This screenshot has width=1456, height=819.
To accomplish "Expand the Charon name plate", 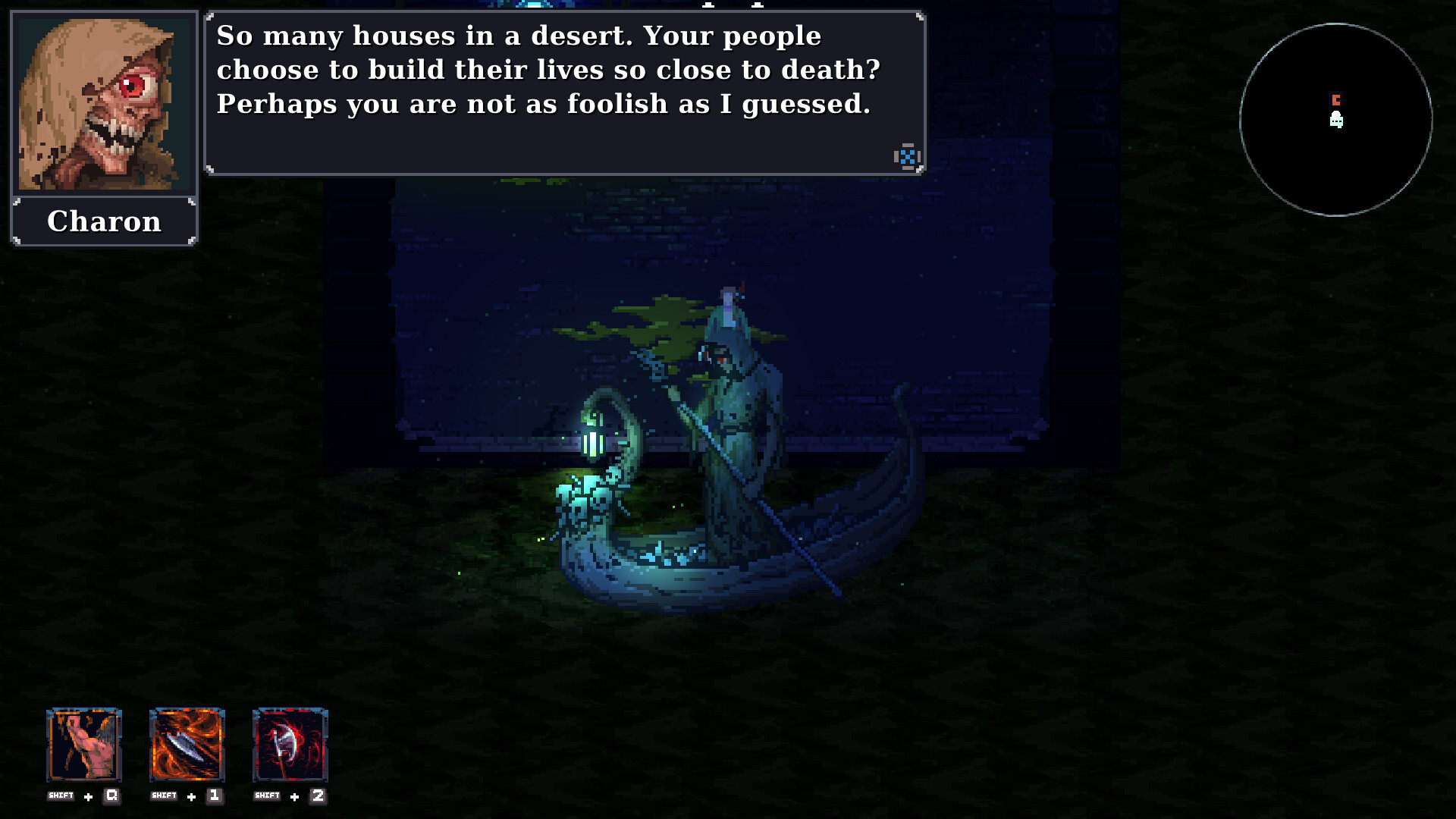I will (x=104, y=221).
